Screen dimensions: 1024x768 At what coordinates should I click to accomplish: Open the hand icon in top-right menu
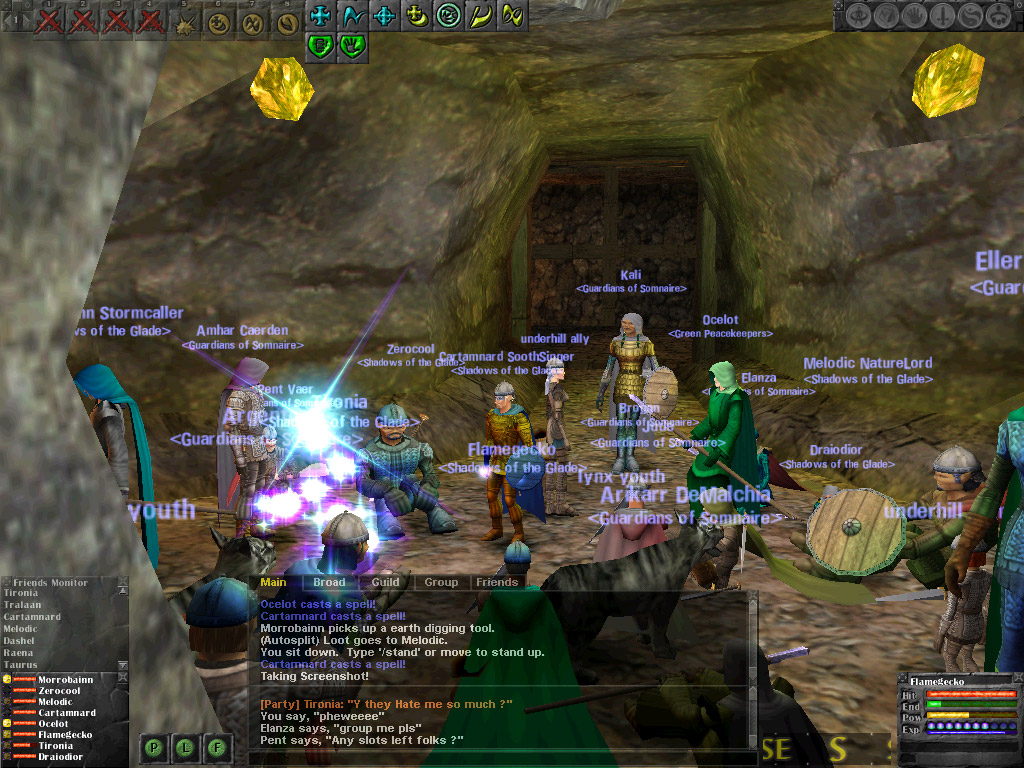[x=914, y=15]
